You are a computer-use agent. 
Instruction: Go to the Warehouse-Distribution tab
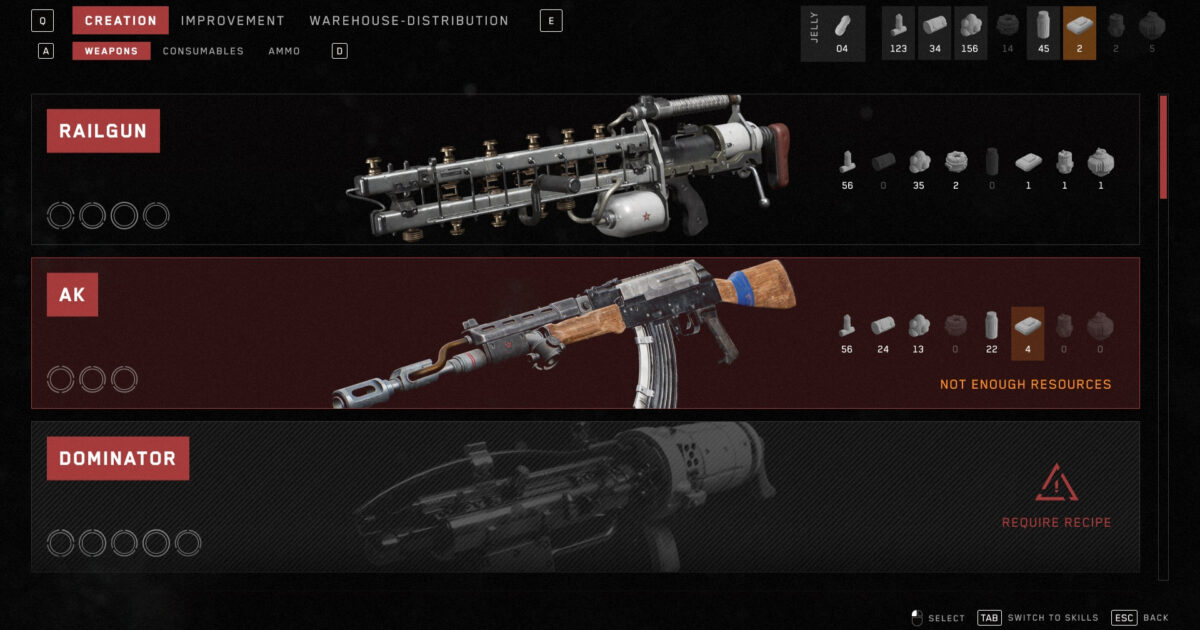pos(408,21)
